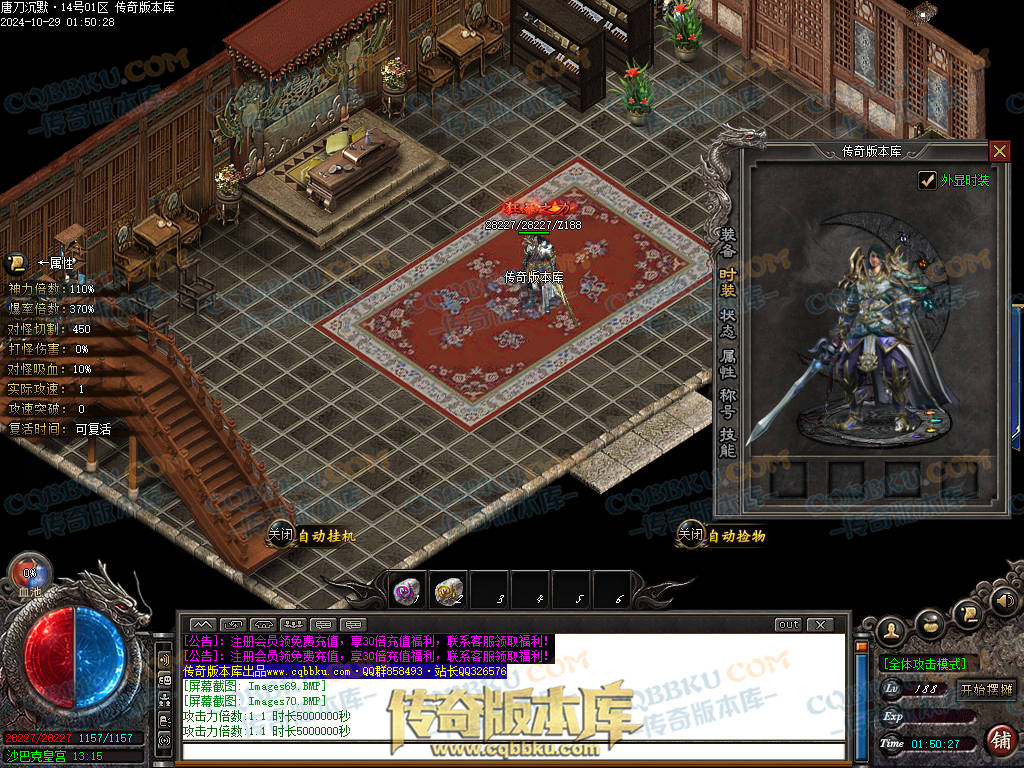The height and width of the screenshot is (768, 1024).
Task: Open the character portrait icon
Action: 892,630
